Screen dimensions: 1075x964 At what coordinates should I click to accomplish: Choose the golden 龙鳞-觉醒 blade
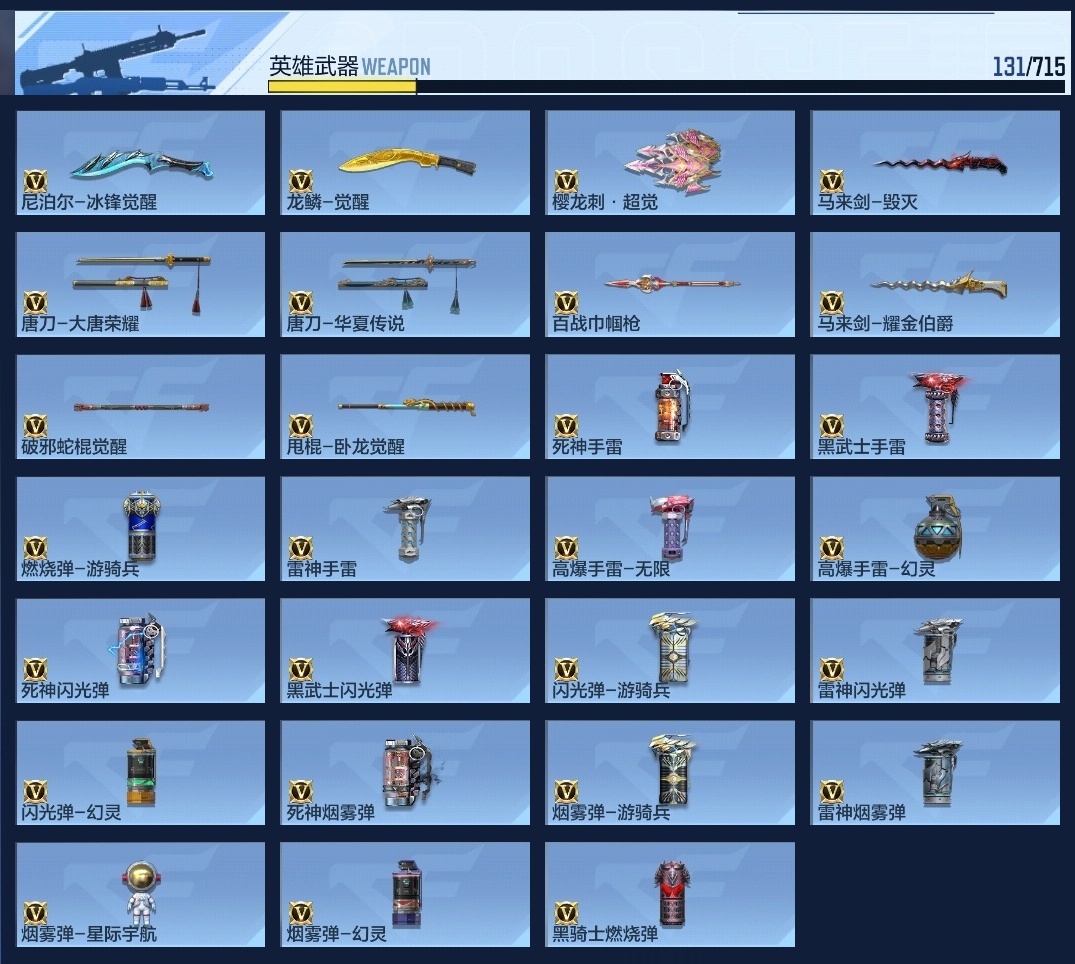(405, 162)
